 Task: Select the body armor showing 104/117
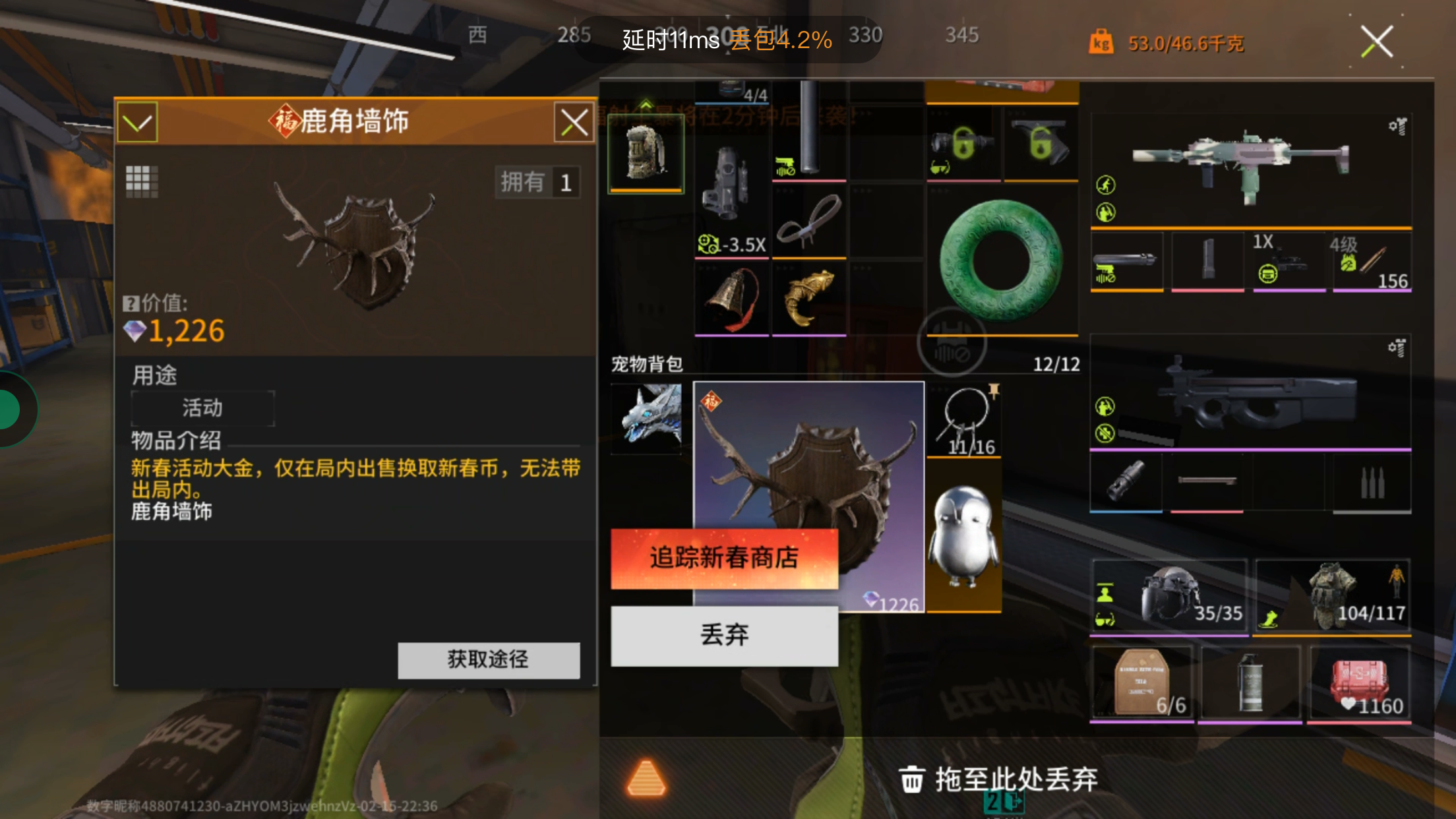pyautogui.click(x=1331, y=596)
